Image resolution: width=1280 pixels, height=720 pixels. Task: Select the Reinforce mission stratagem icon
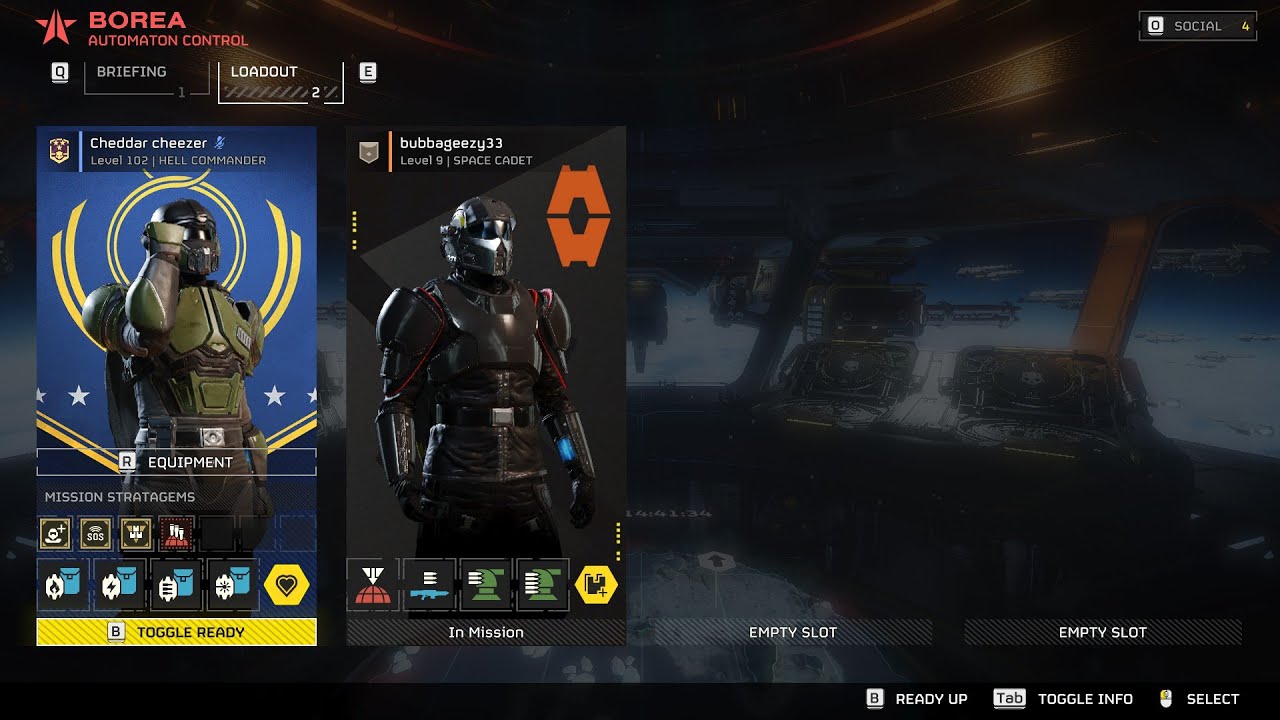pos(55,535)
